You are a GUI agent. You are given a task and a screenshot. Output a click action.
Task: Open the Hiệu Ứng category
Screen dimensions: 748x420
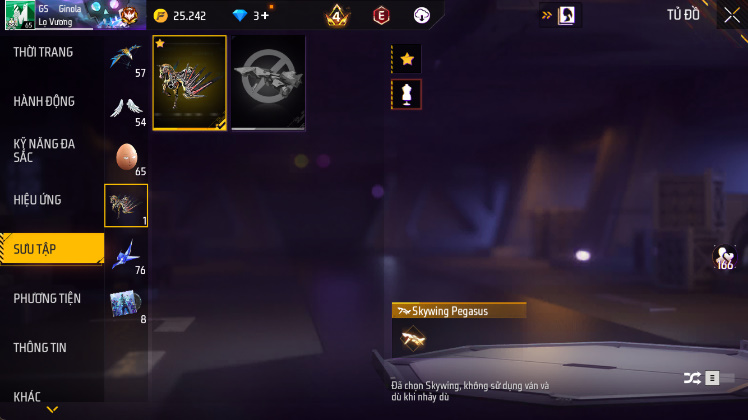coord(38,200)
